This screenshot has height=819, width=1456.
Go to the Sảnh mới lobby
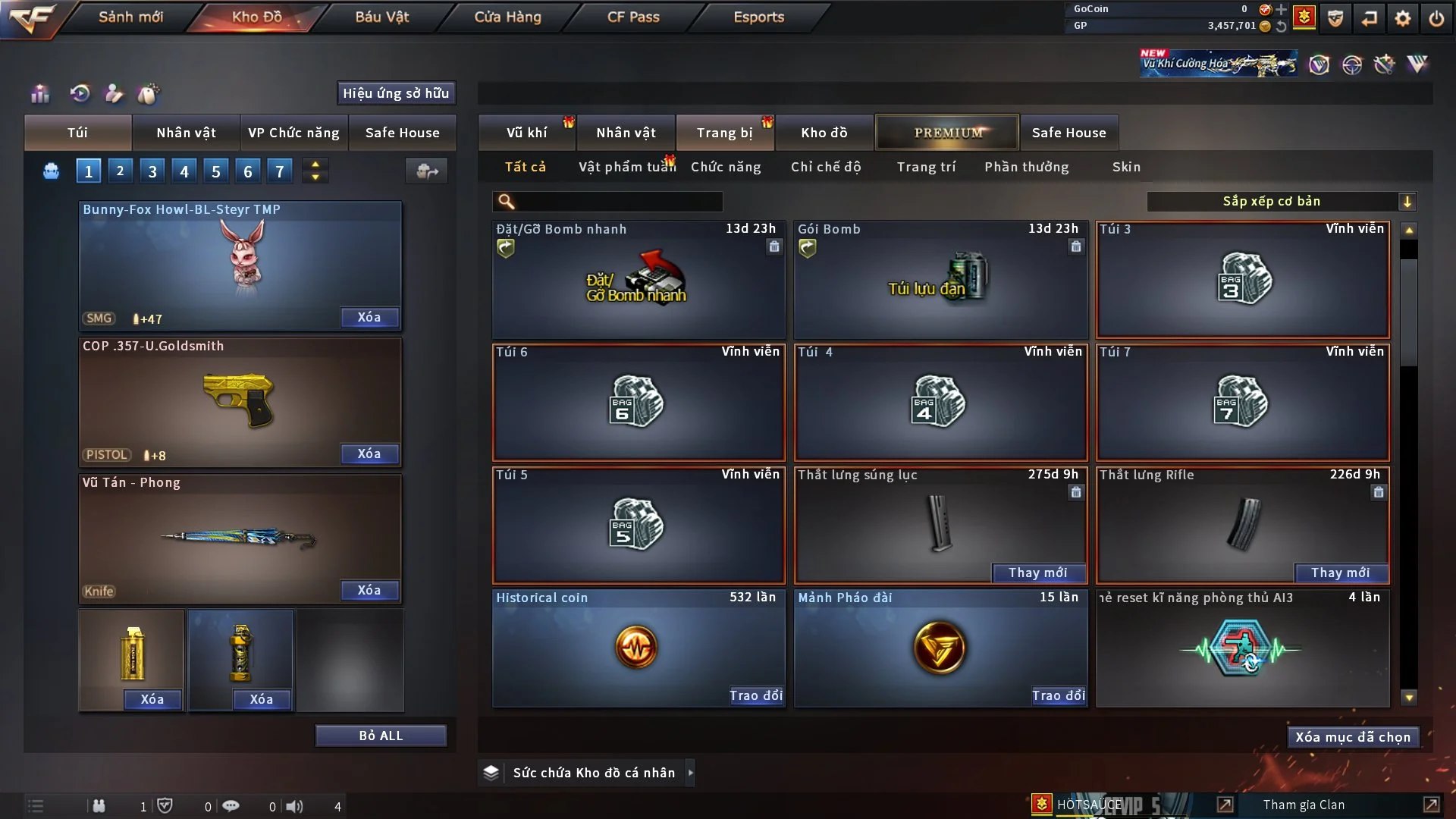pyautogui.click(x=130, y=17)
